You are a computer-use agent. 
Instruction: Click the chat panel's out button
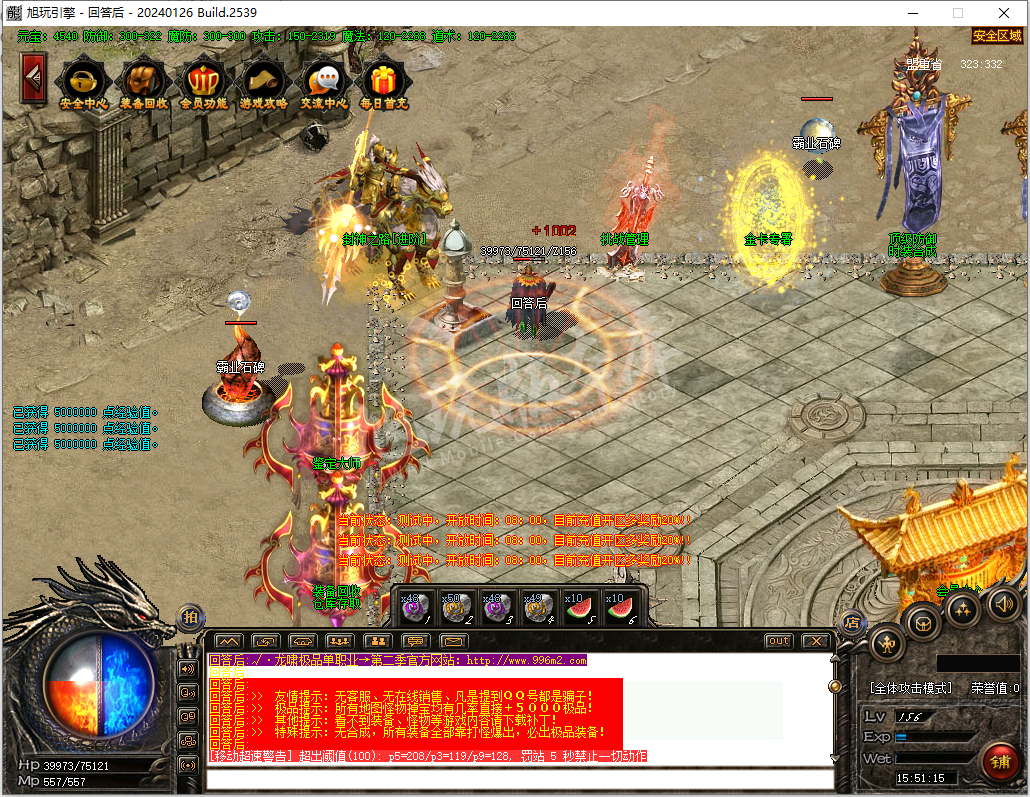778,641
